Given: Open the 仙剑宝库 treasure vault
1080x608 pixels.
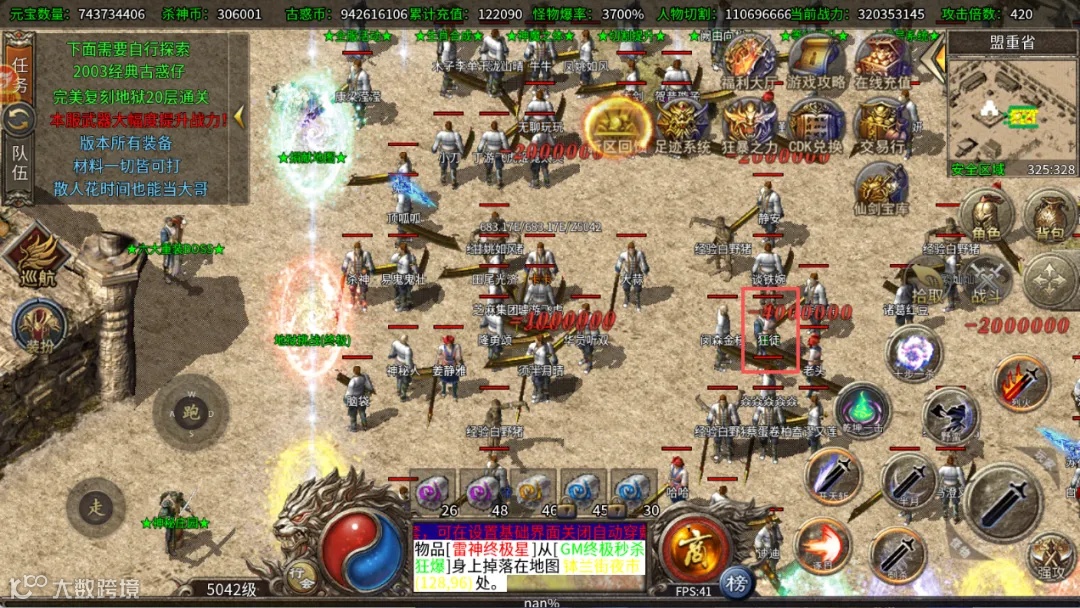Looking at the screenshot, I should pos(882,190).
